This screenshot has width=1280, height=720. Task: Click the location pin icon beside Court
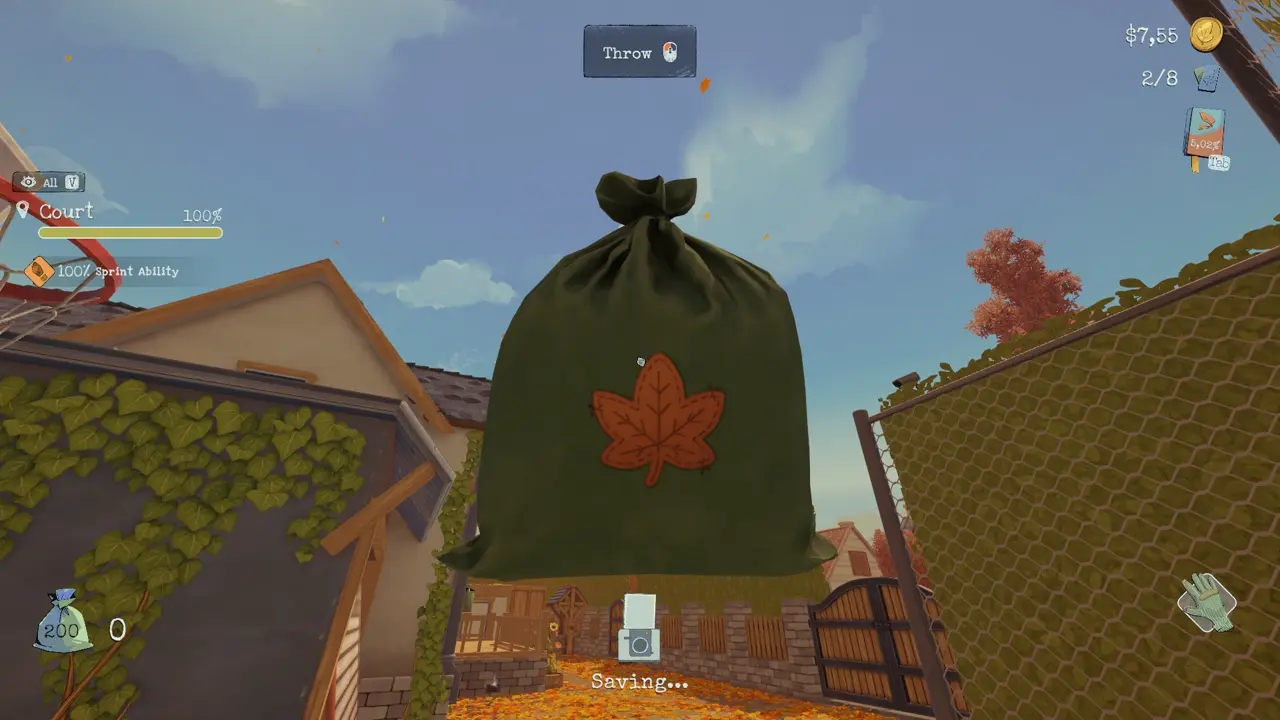tap(24, 211)
